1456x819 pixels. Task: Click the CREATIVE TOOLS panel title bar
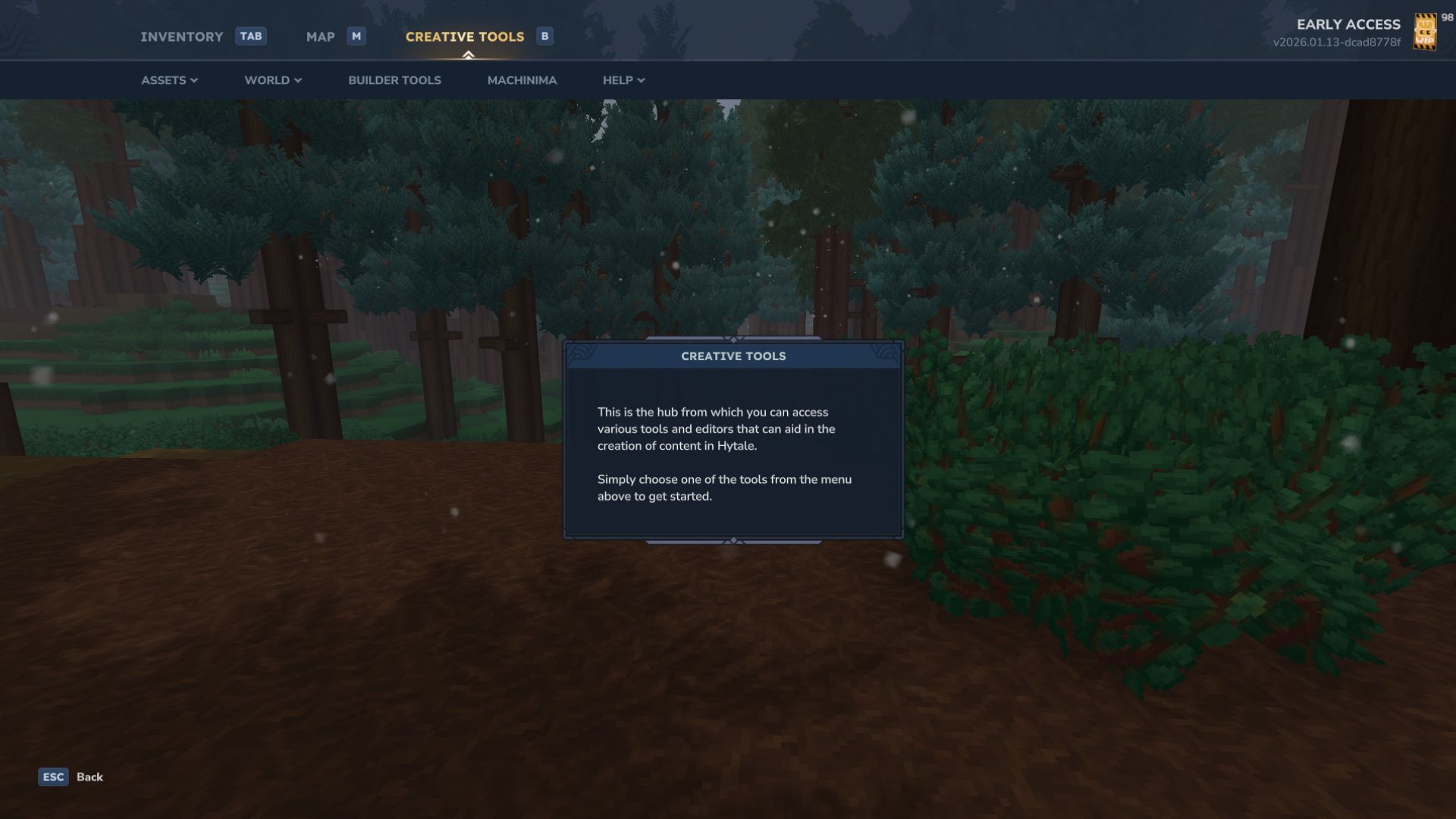733,356
